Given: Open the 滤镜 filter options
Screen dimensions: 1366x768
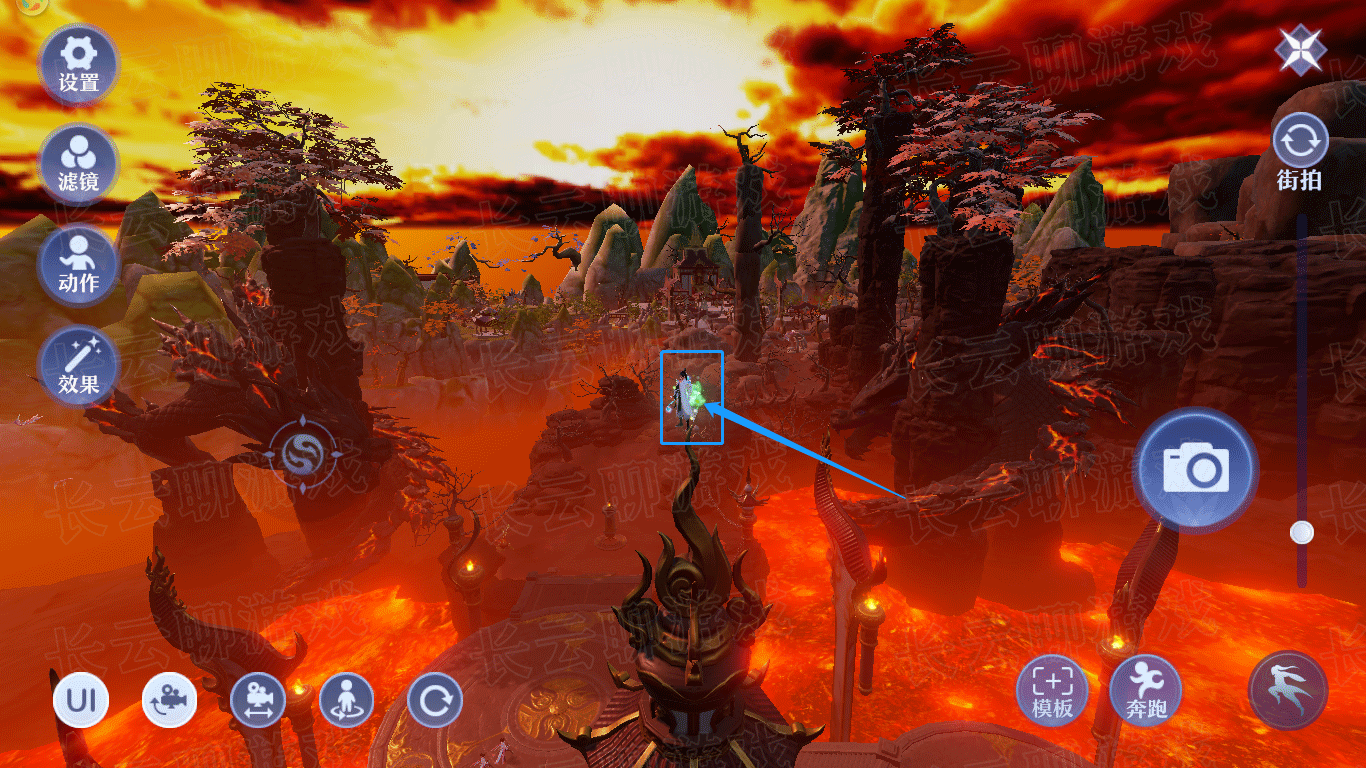Looking at the screenshot, I should click(x=78, y=164).
